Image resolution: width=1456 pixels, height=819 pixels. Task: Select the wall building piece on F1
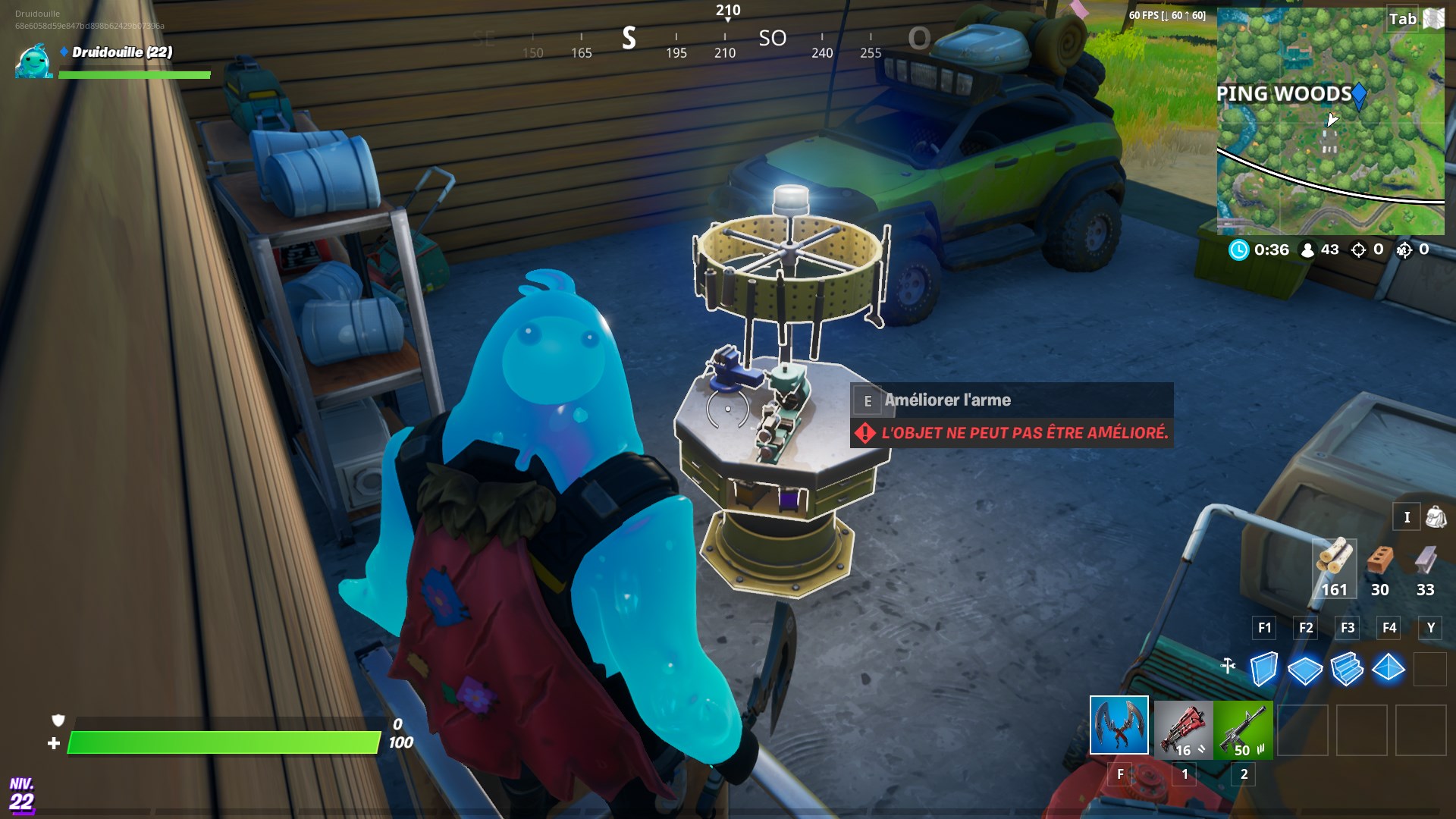tap(1265, 667)
